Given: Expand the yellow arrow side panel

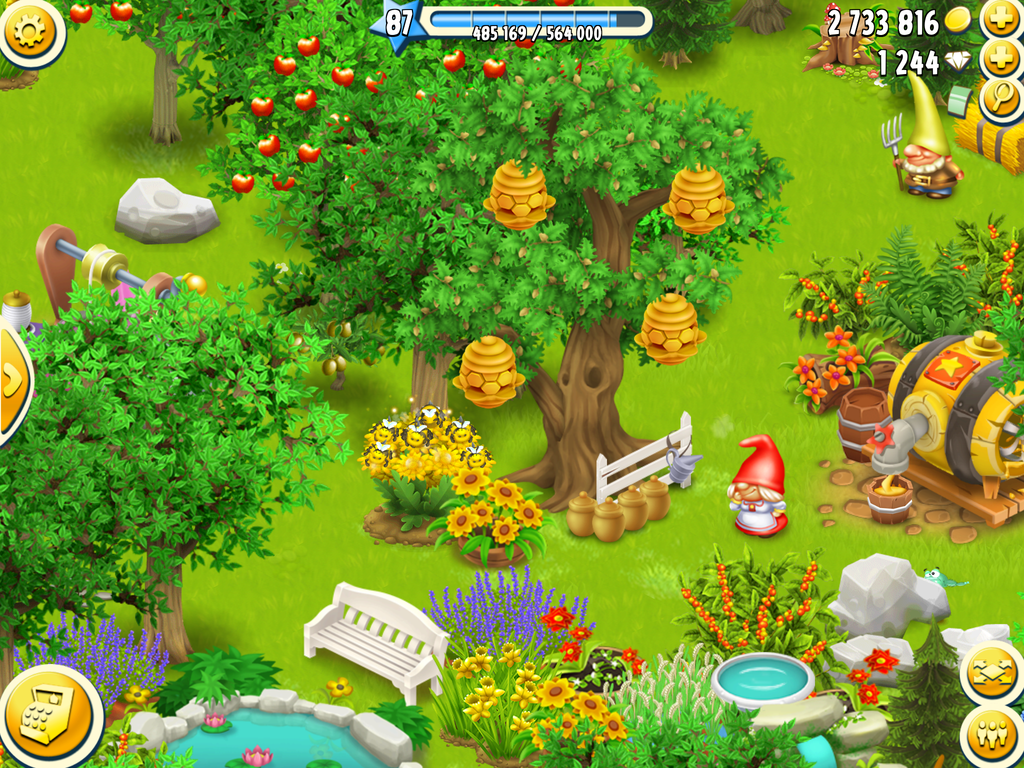Looking at the screenshot, I should (12, 381).
